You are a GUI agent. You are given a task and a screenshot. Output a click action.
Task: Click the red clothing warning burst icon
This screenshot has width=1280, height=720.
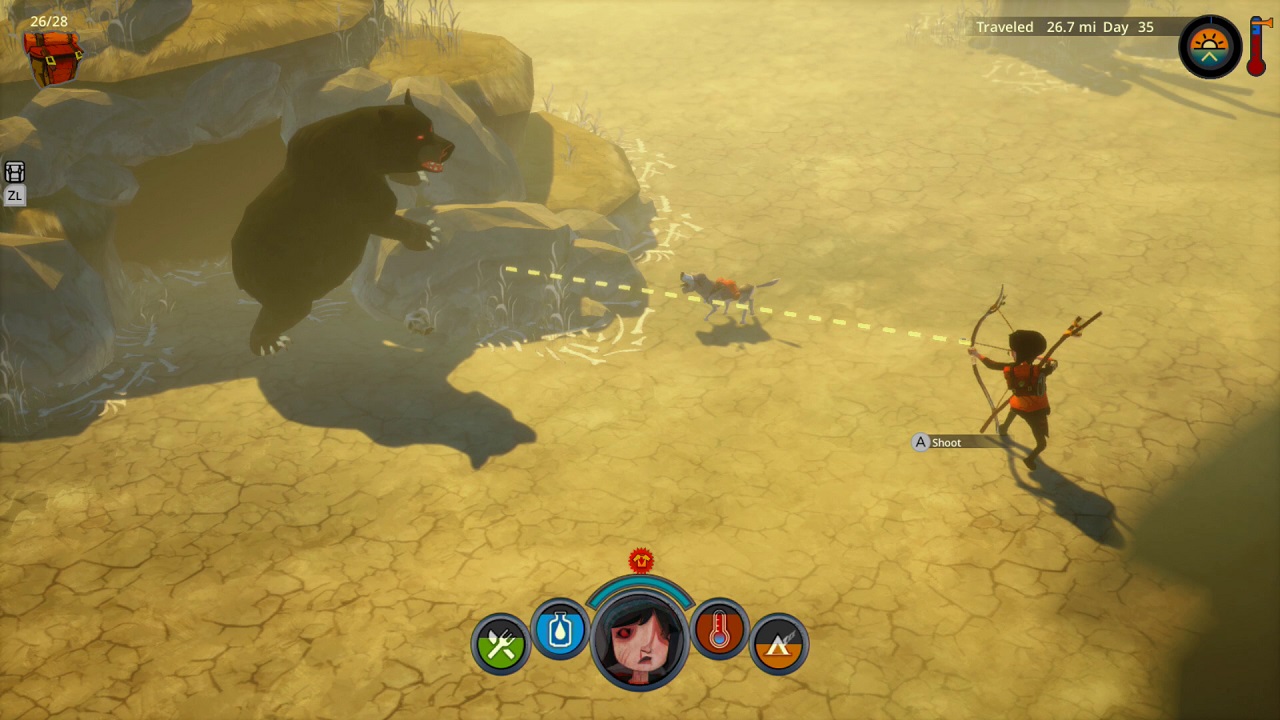(640, 561)
